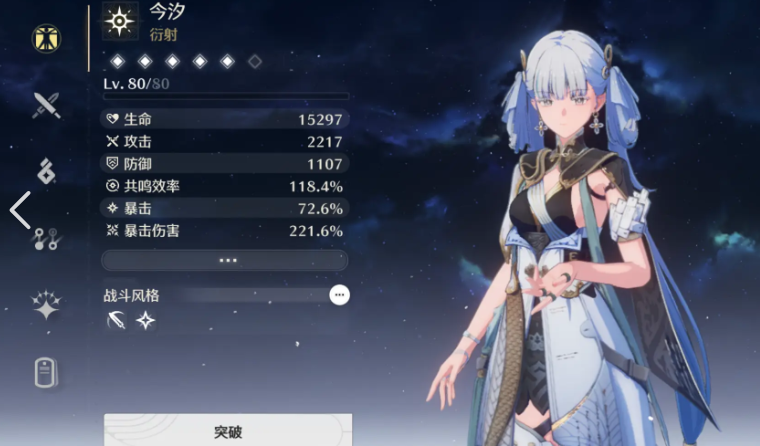Viewport: 760px width, 446px height.
Task: Select the 防御 stat row
Action: click(225, 163)
